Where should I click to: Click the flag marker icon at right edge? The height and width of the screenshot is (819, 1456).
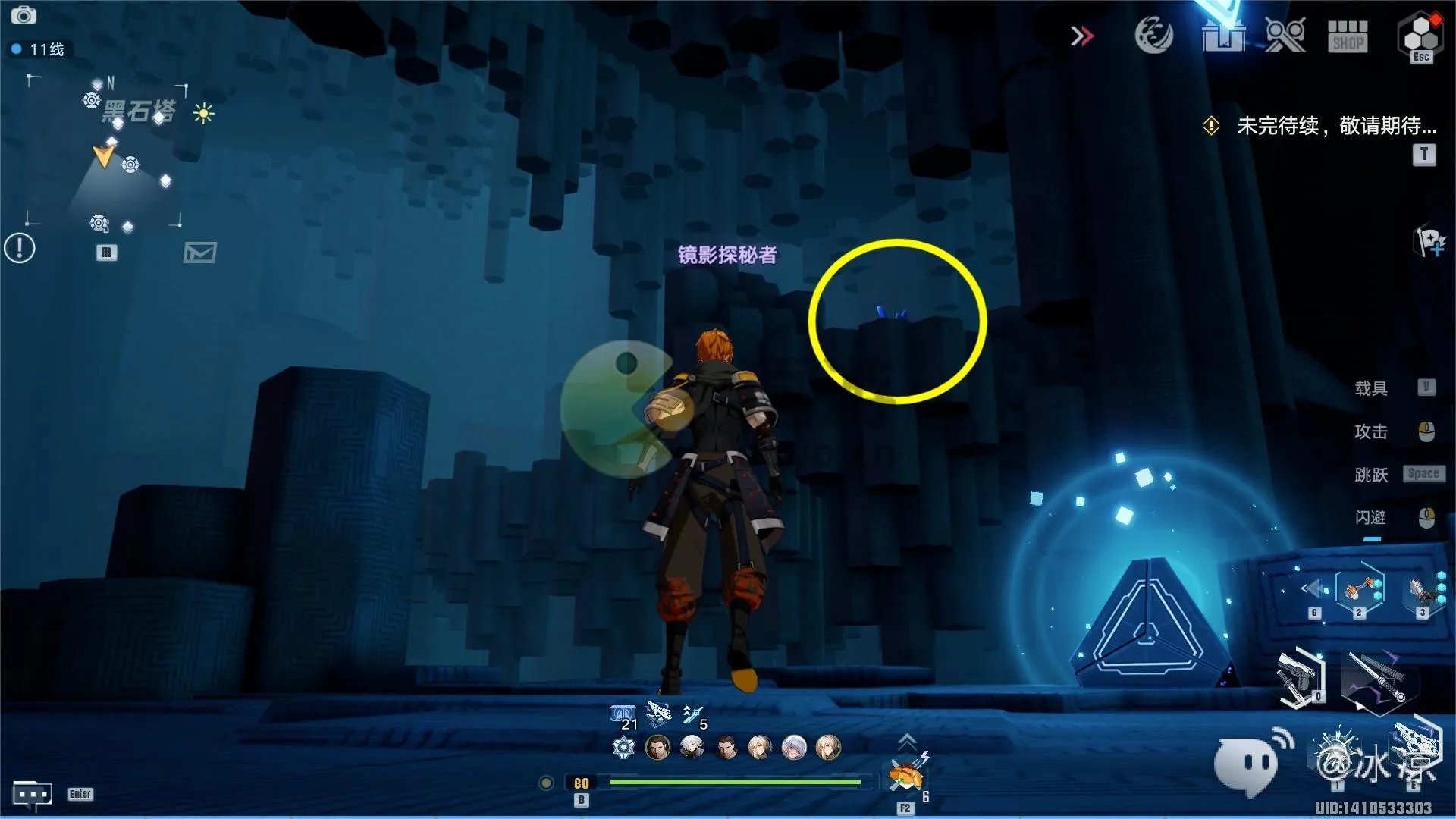point(1429,243)
